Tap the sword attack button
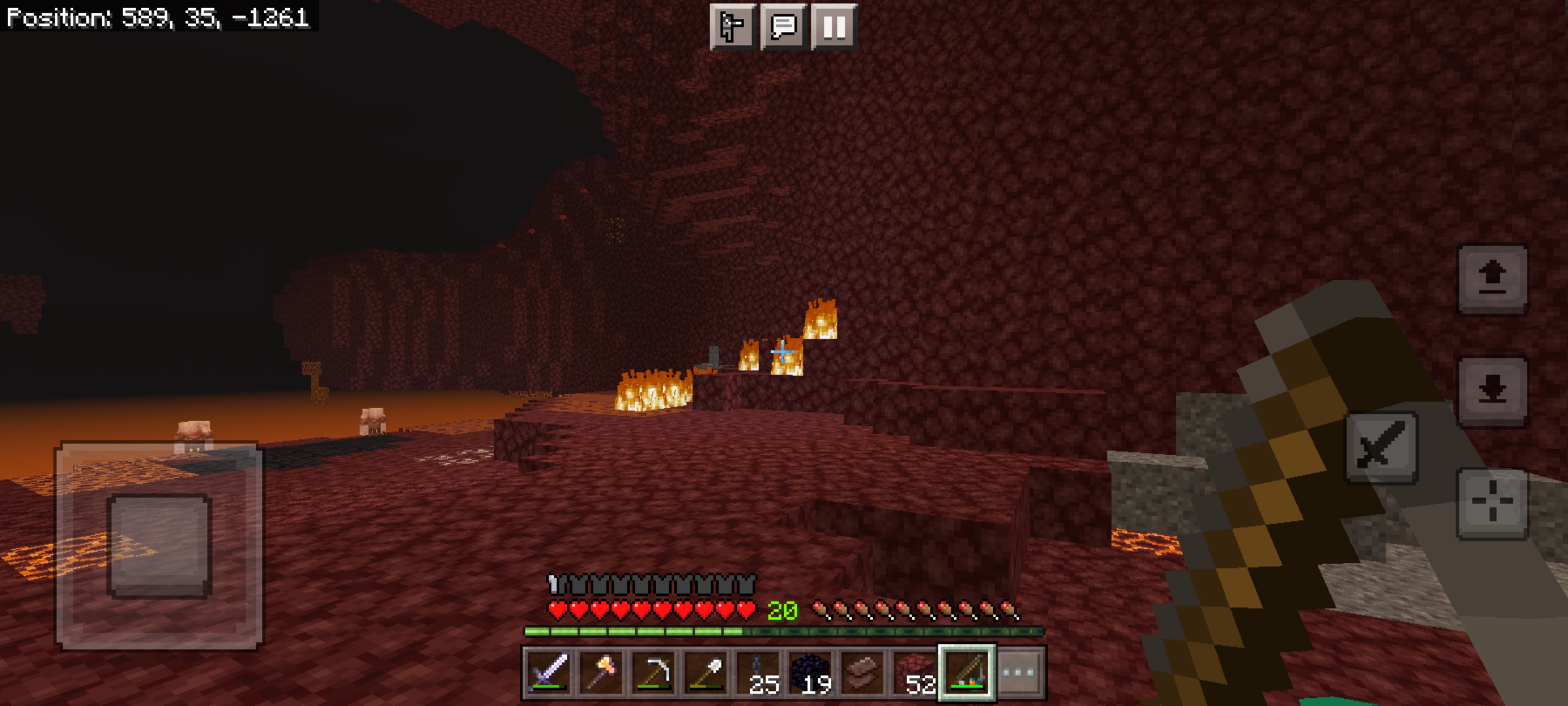1568x706 pixels. click(1381, 448)
